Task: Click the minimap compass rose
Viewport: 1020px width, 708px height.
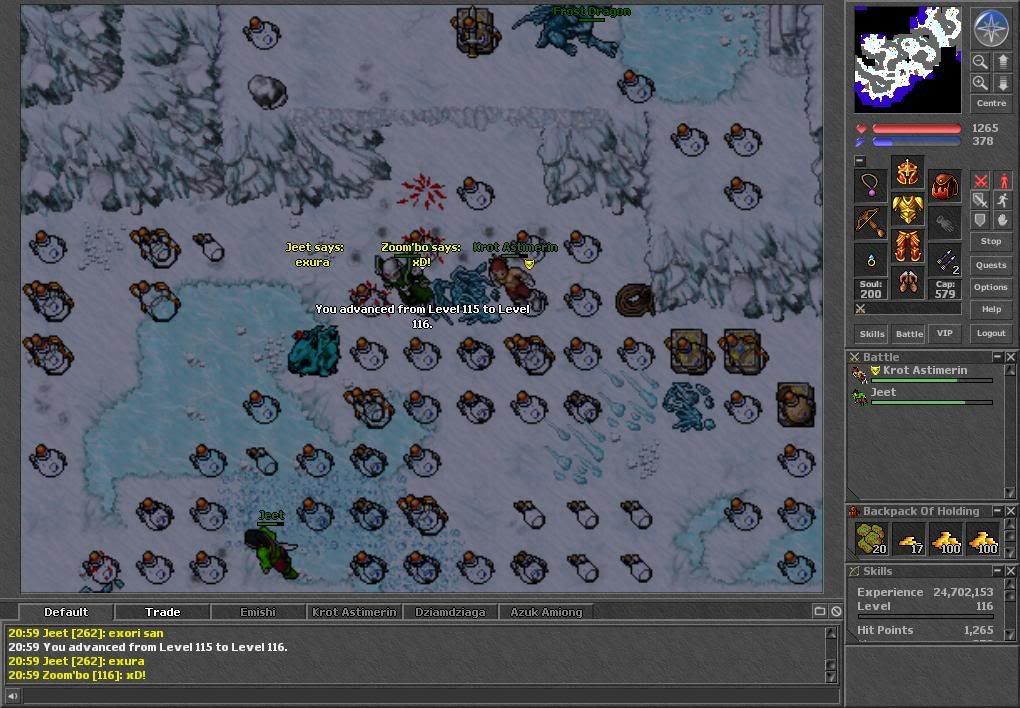Action: tap(989, 29)
